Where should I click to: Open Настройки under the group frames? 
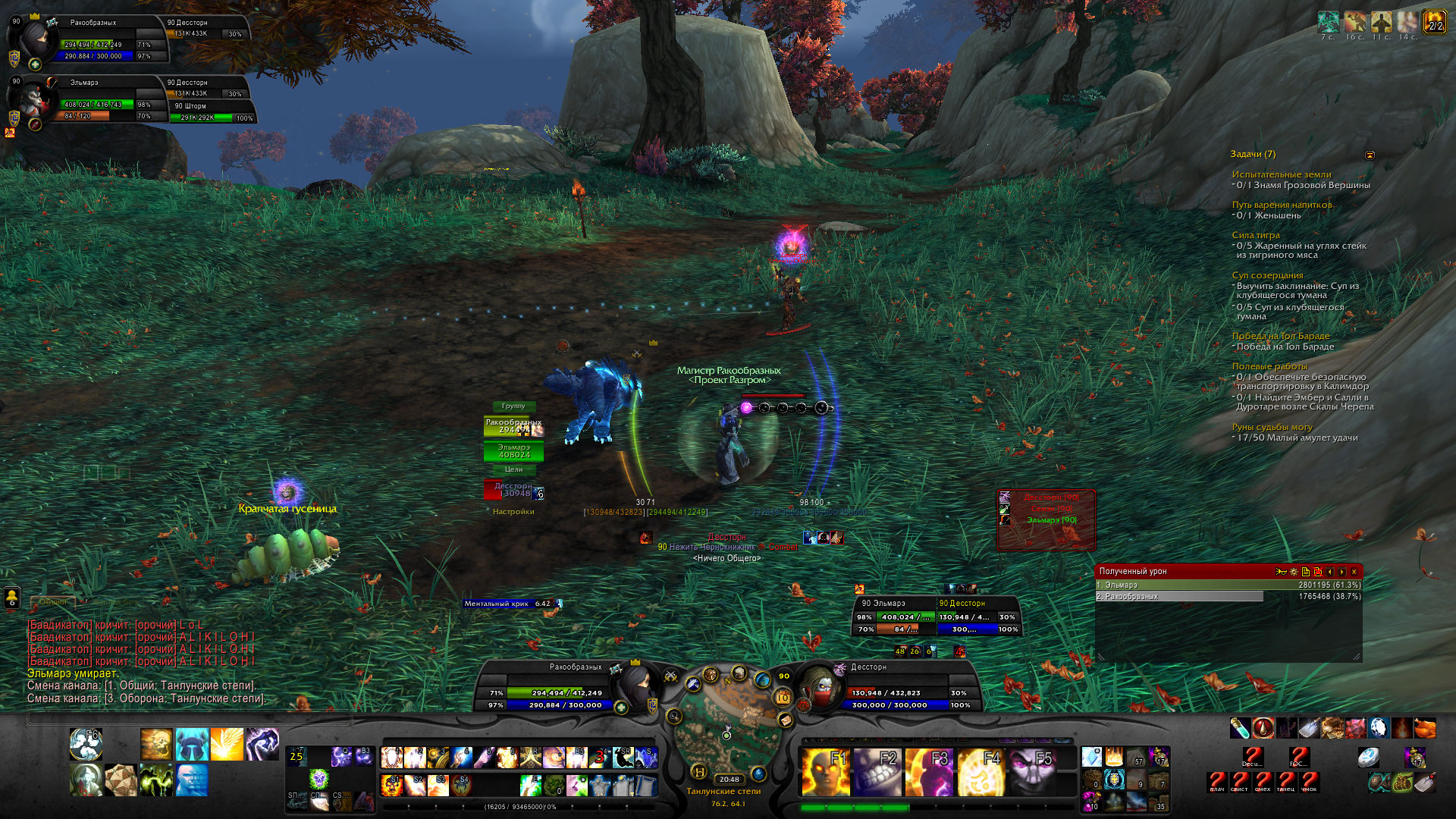click(x=513, y=512)
